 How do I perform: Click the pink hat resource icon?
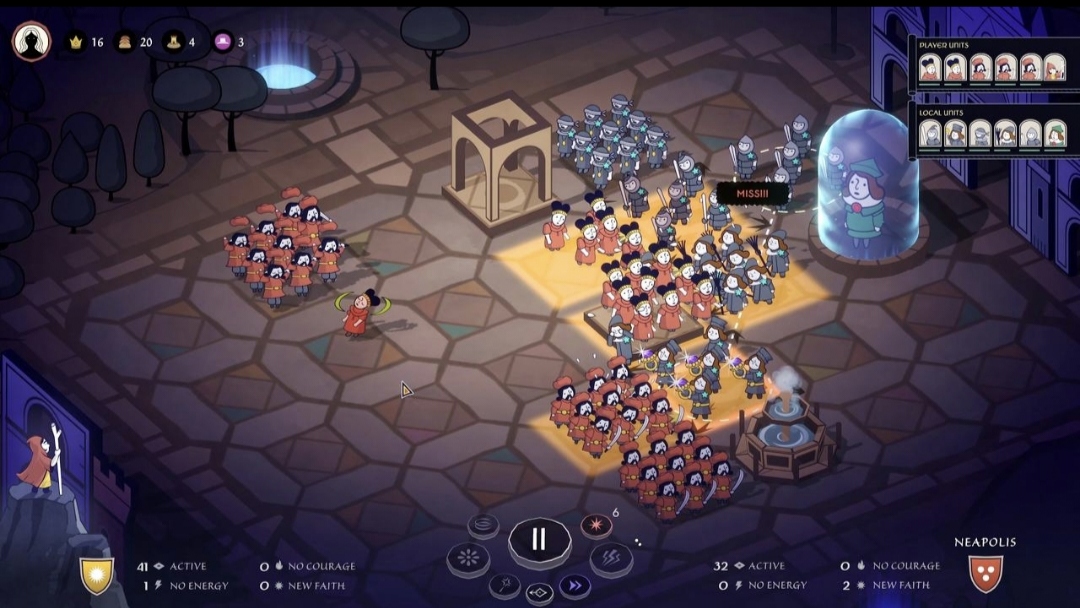point(222,42)
